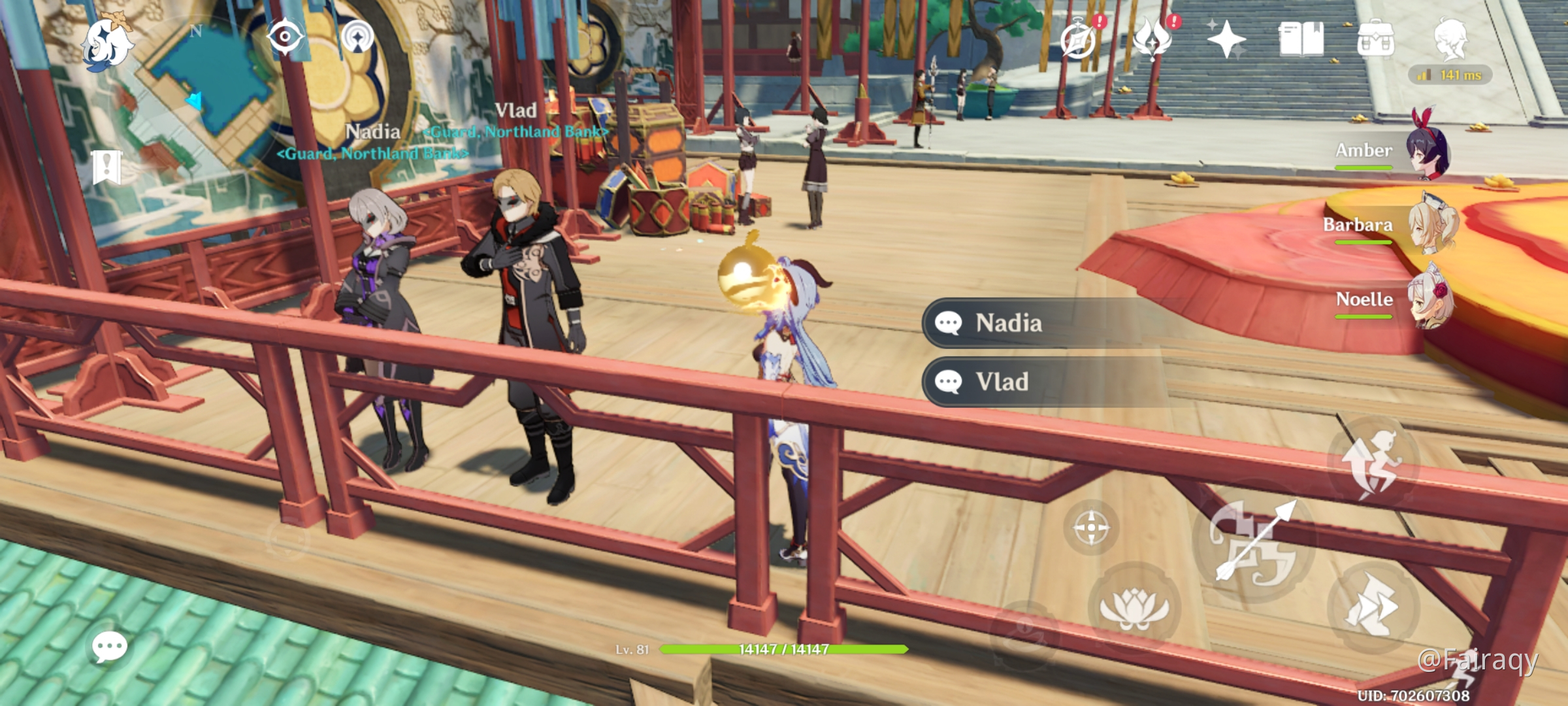
Task: Open the circular minimap
Action: pos(203,92)
